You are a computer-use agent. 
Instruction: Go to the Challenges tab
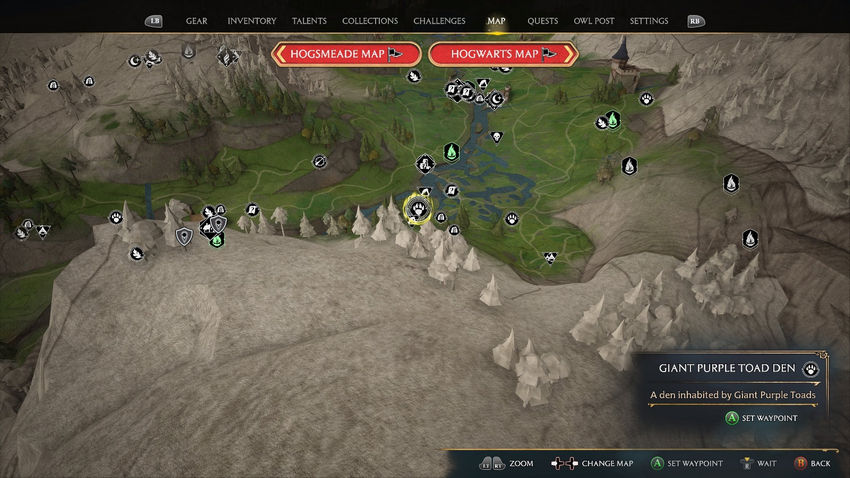click(439, 21)
